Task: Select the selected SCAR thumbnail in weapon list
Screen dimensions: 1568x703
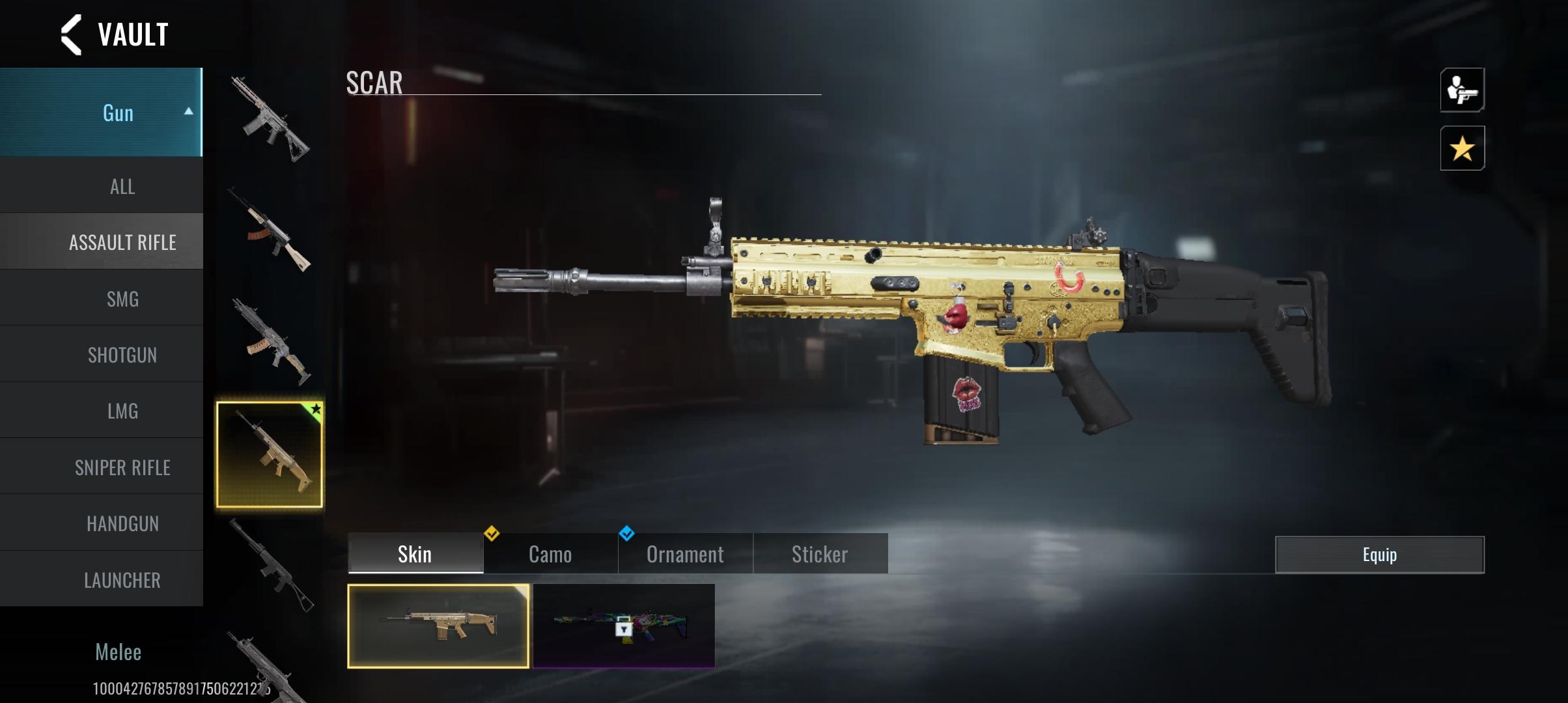Action: (270, 454)
